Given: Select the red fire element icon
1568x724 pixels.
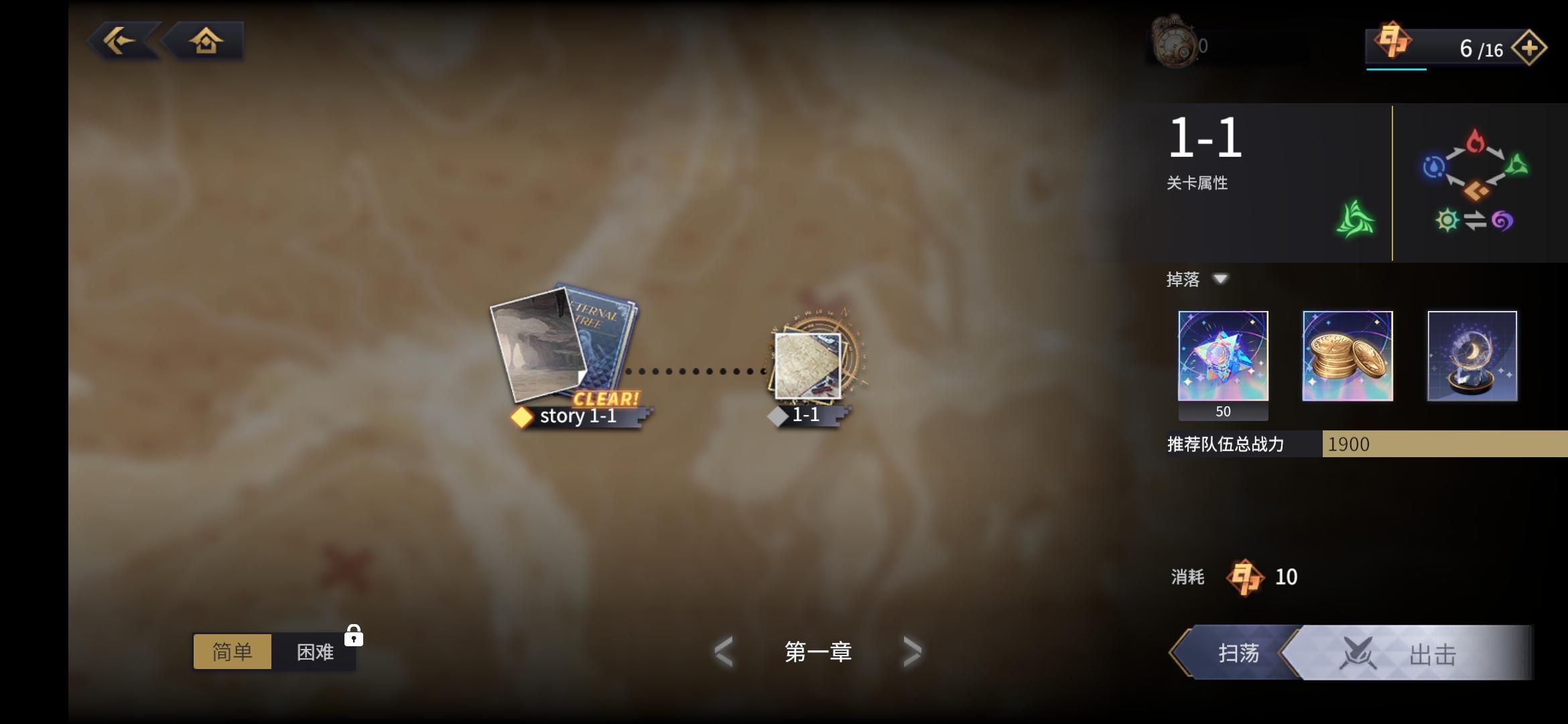Looking at the screenshot, I should [1476, 141].
